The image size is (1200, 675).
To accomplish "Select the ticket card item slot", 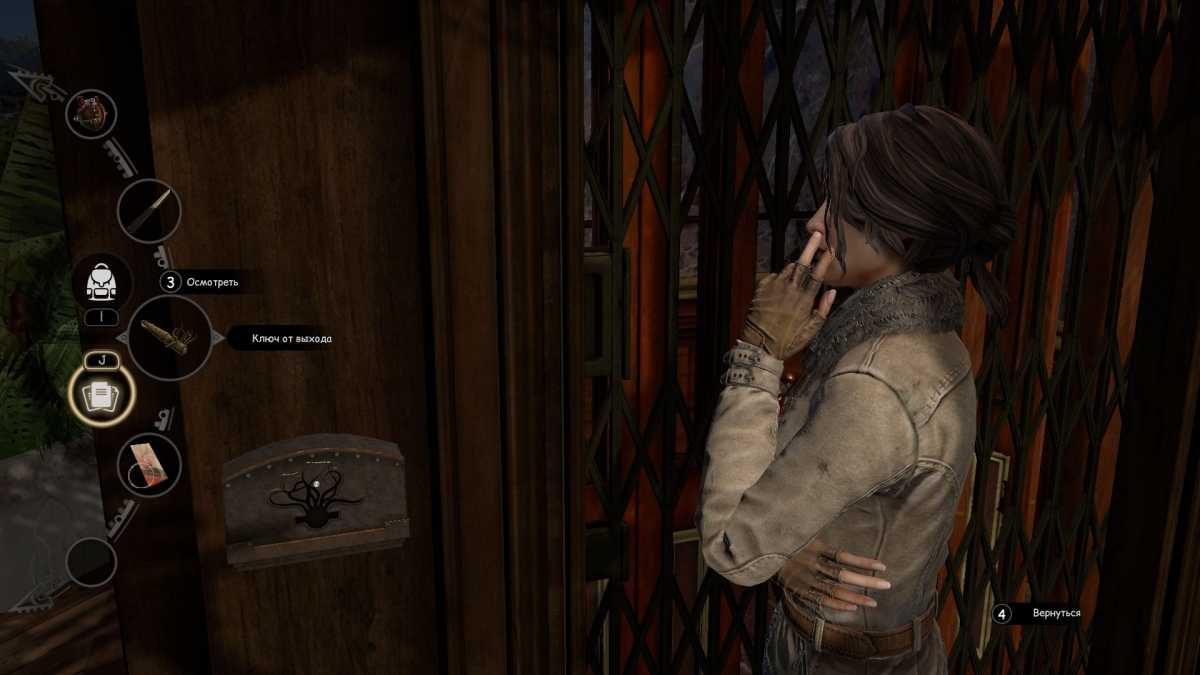I will tap(149, 465).
